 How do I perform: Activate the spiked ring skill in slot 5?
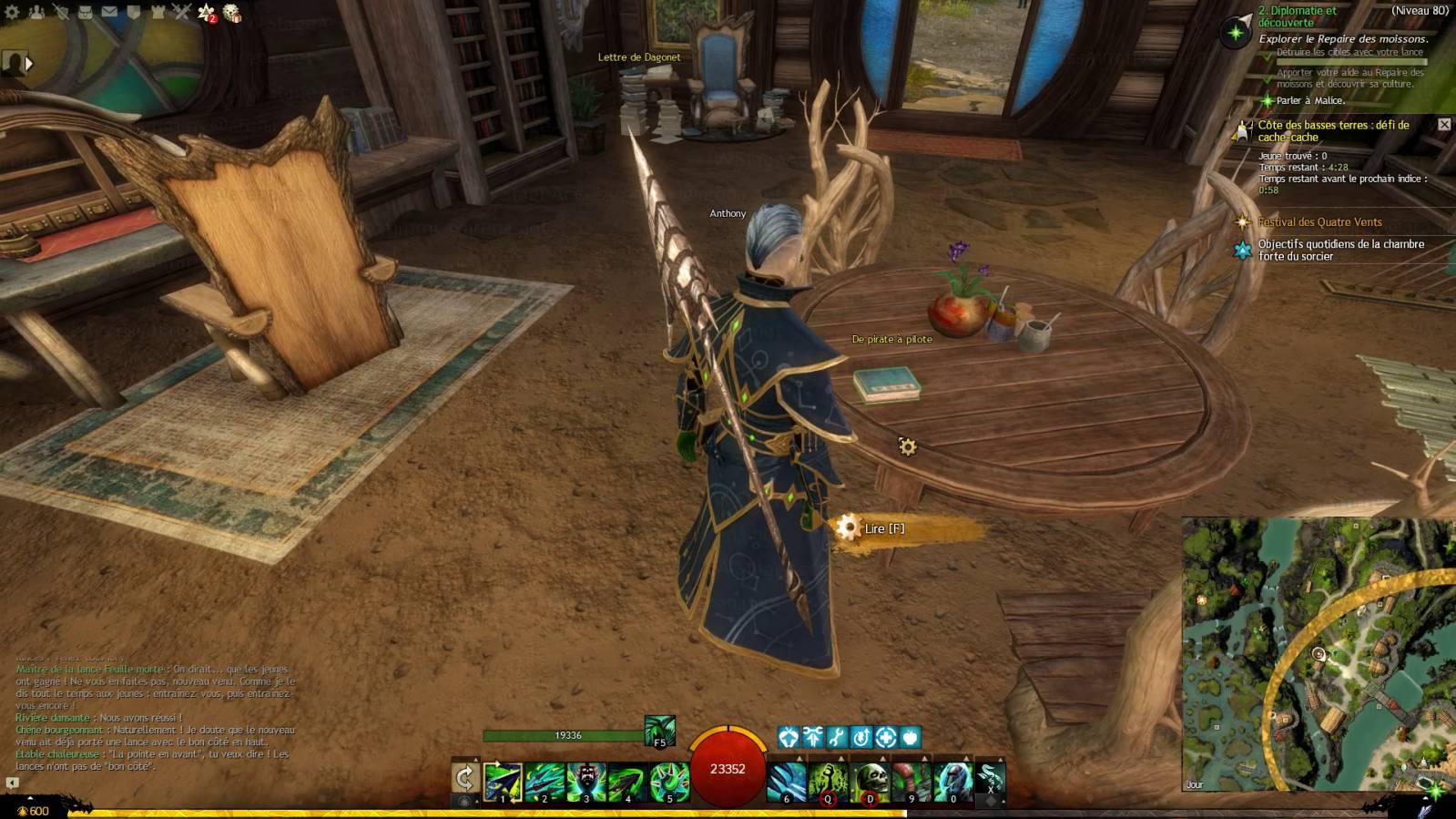click(x=669, y=782)
